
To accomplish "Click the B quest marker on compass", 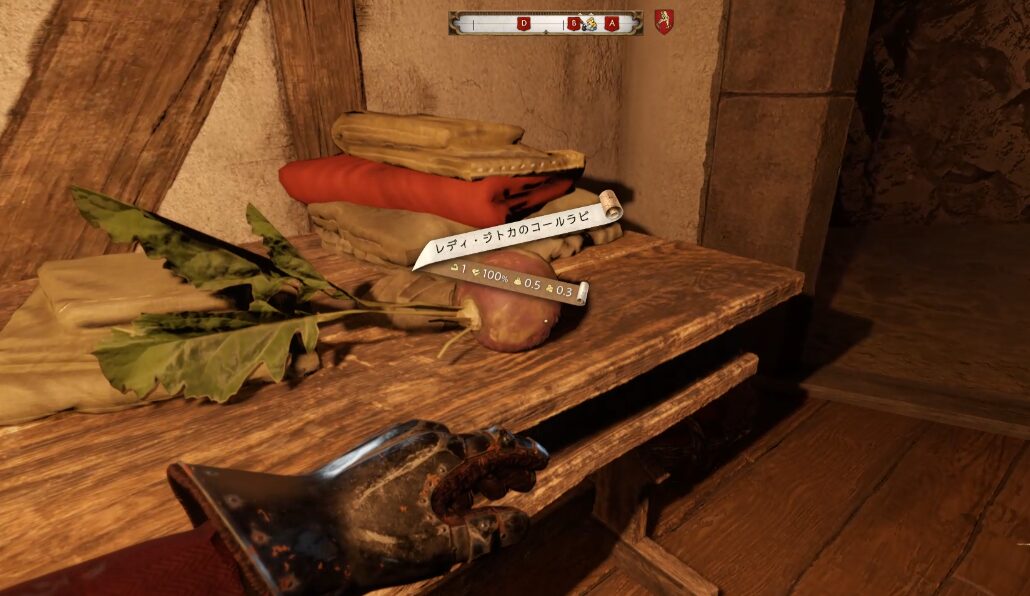I will point(574,23).
